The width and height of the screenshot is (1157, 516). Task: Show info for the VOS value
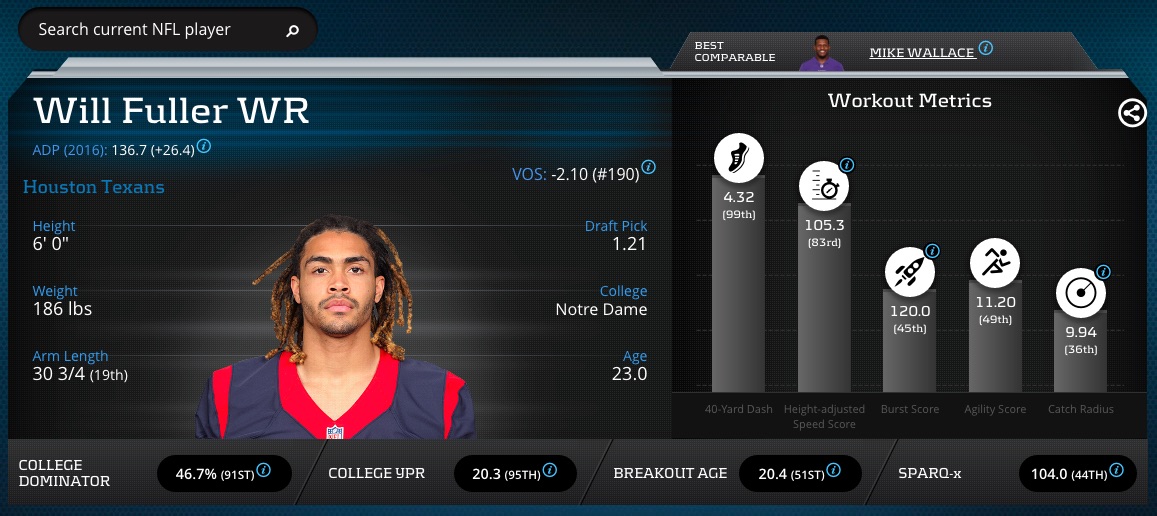tap(648, 167)
